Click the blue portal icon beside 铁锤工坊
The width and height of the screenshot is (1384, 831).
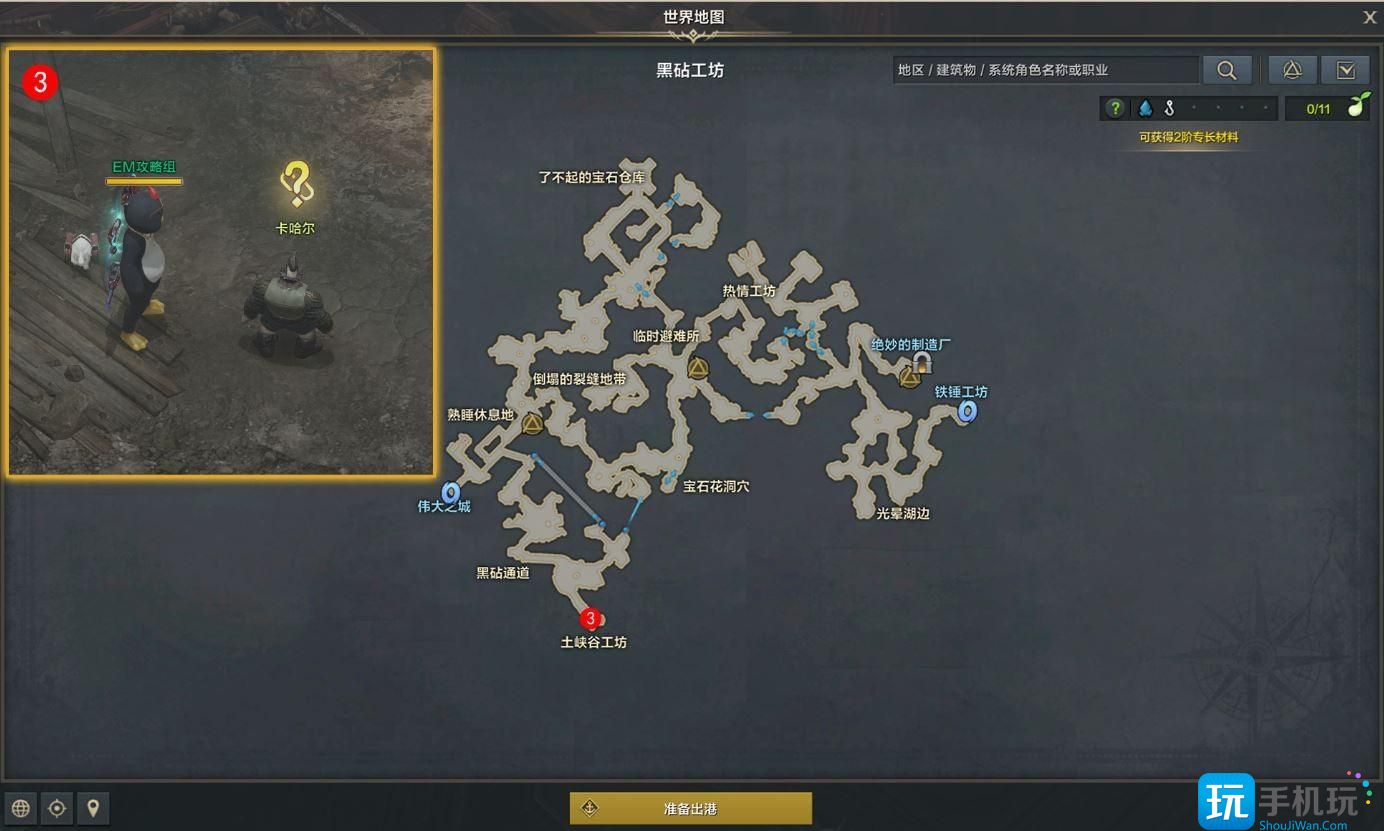point(965,412)
